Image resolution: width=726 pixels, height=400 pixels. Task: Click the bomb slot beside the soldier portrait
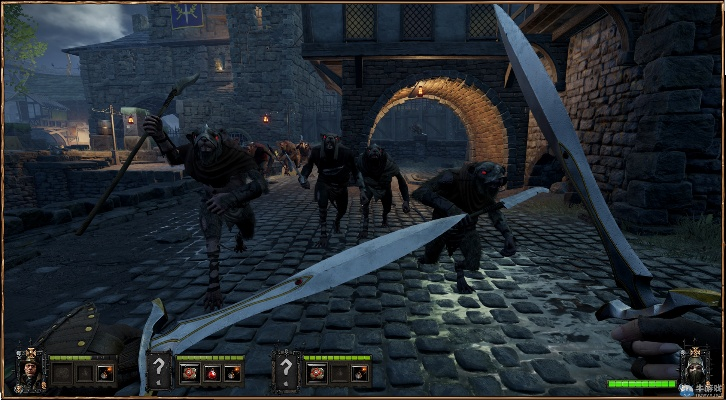point(105,374)
